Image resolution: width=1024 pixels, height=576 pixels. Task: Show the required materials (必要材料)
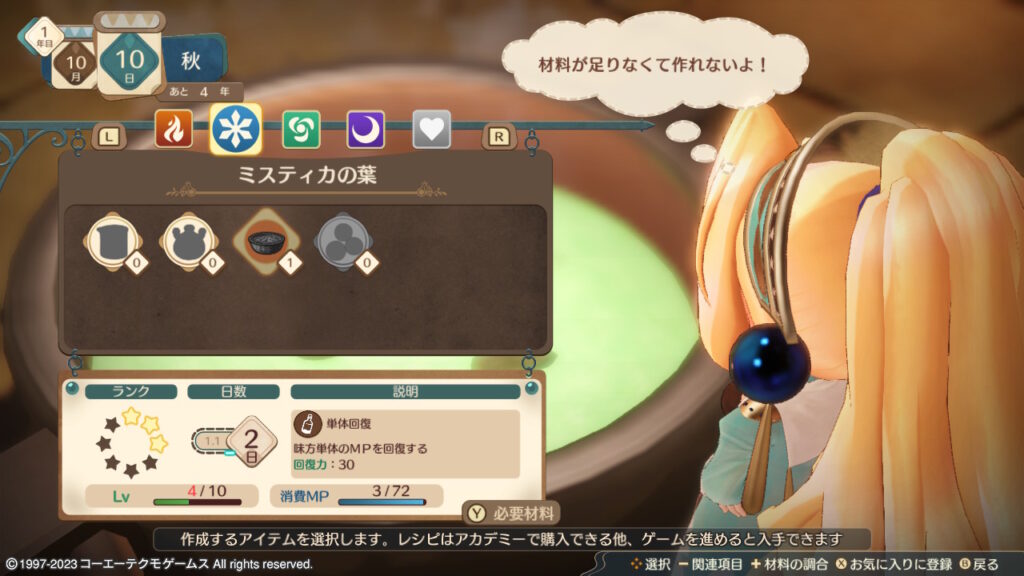click(x=511, y=512)
